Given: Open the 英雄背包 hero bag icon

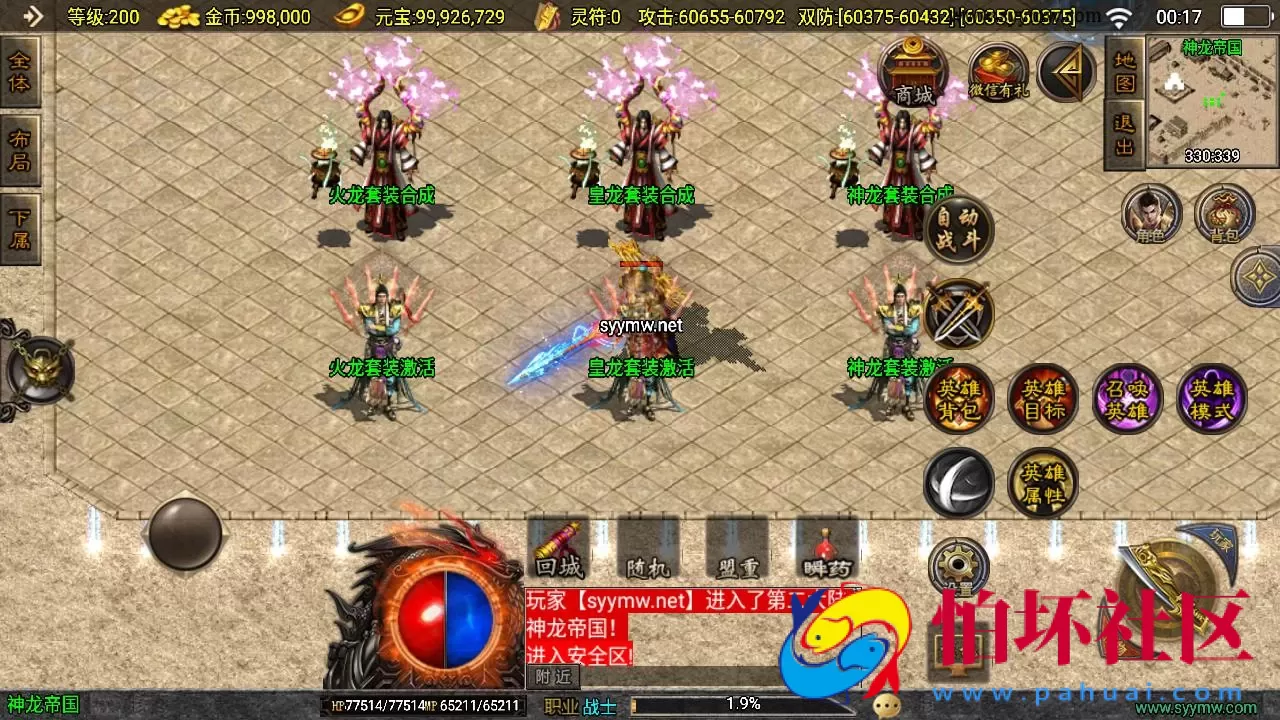Looking at the screenshot, I should click(x=958, y=398).
